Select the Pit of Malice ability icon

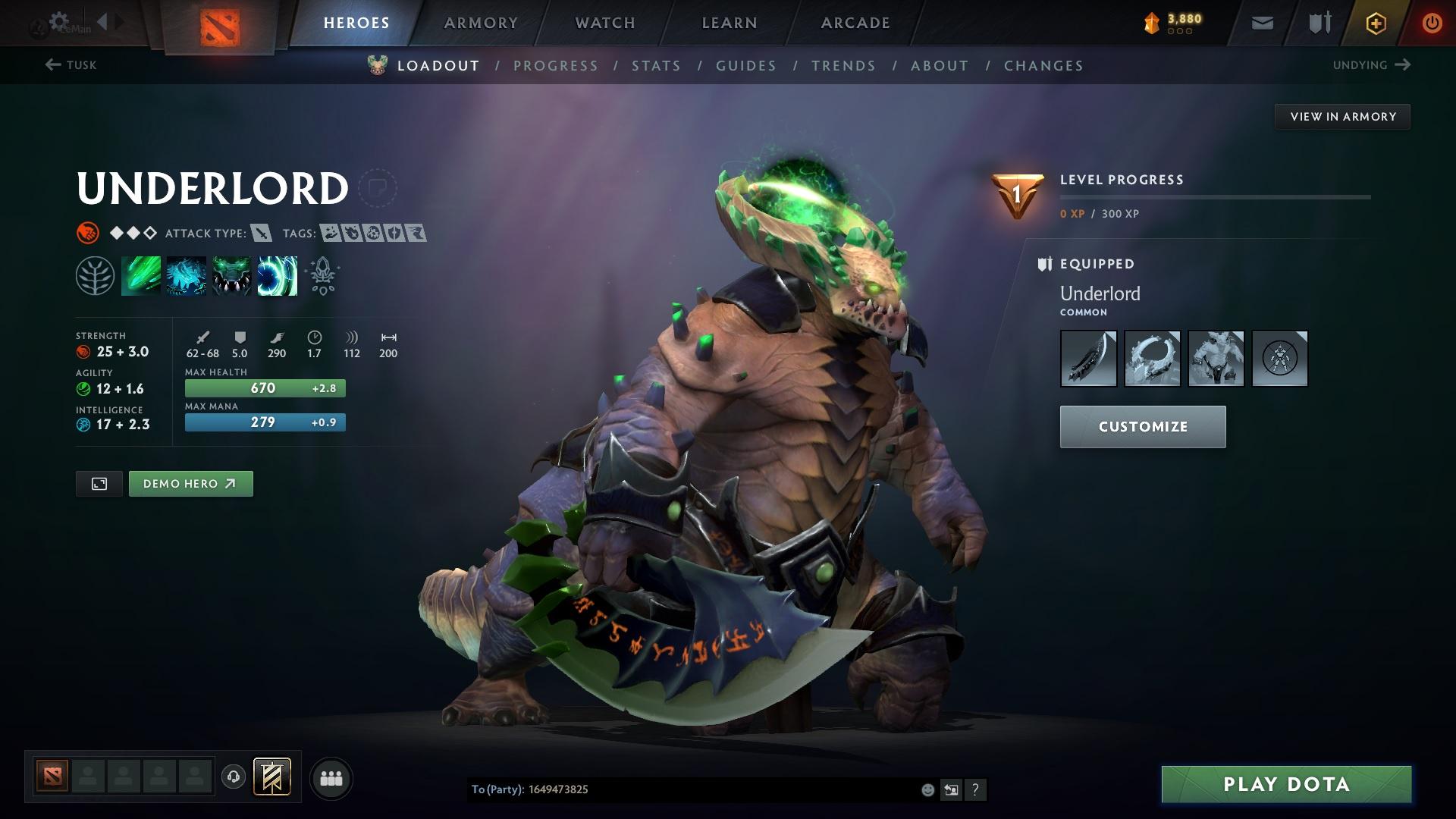click(x=186, y=275)
